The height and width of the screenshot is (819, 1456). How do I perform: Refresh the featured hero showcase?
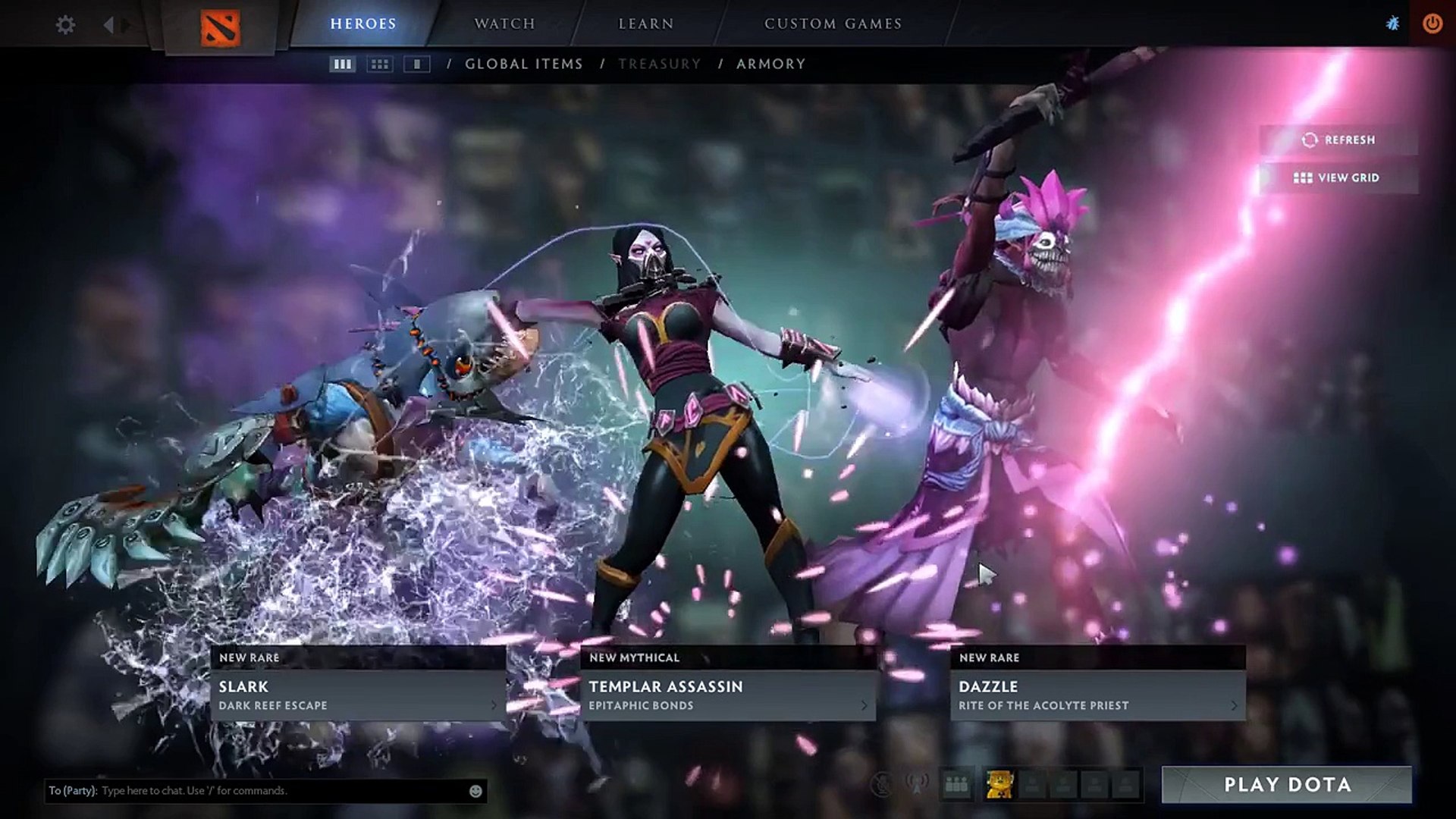click(x=1339, y=140)
